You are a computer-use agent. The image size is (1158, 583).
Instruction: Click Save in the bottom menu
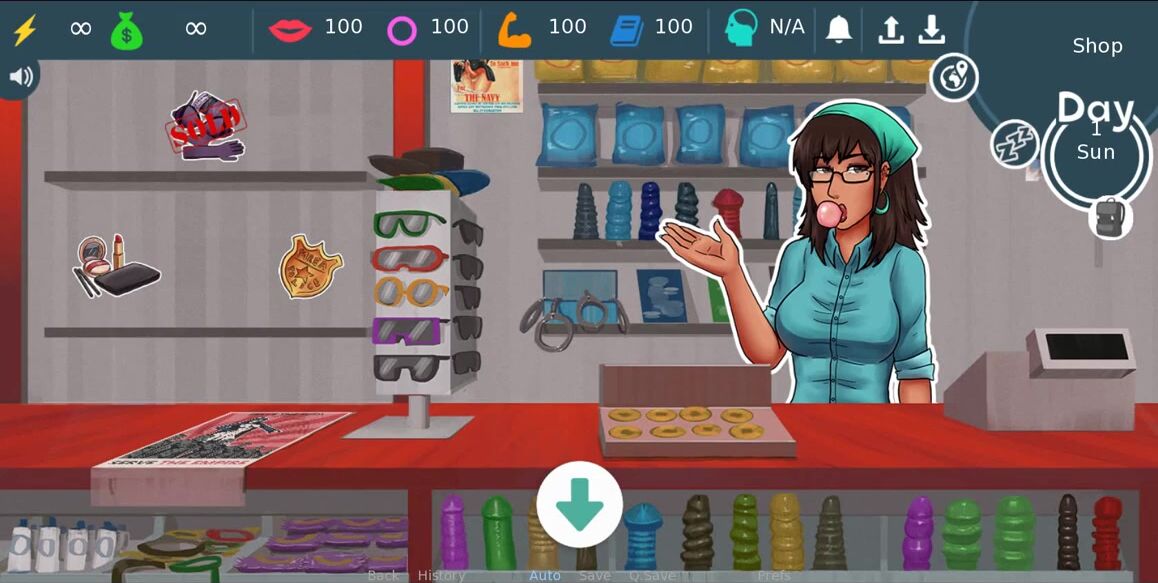595,575
